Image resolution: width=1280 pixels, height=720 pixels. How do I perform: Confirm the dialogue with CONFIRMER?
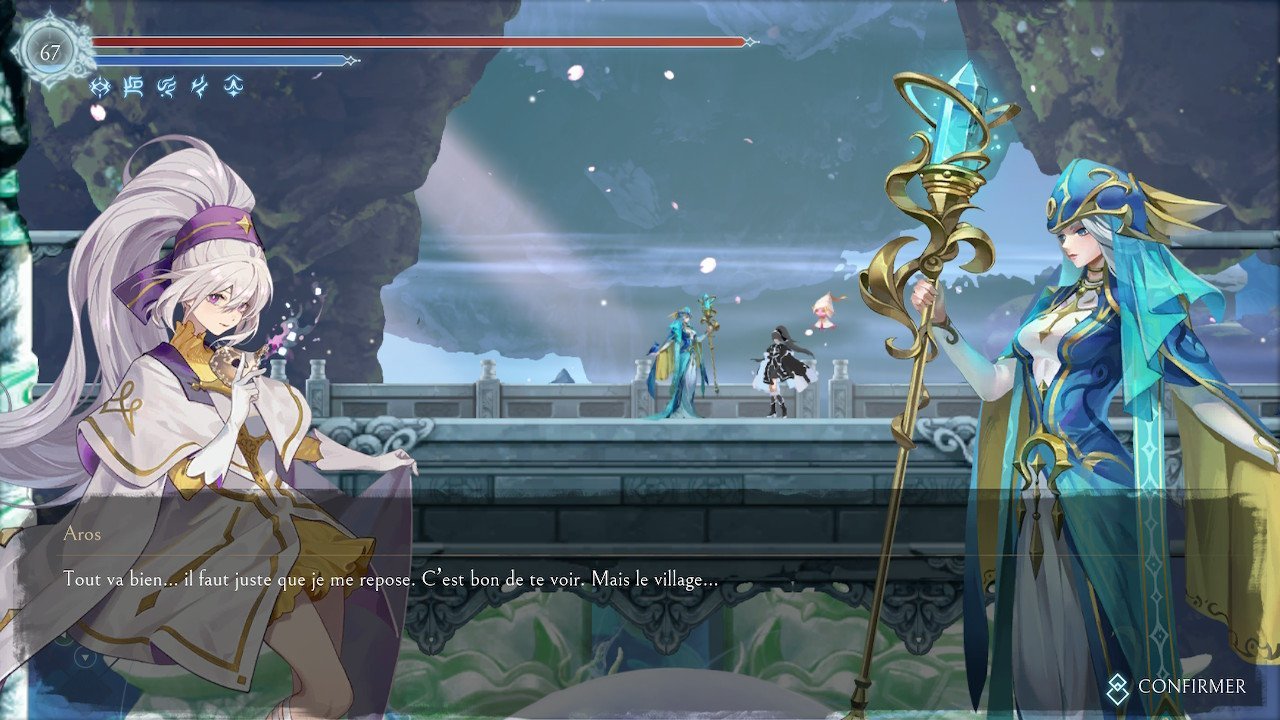click(x=1178, y=687)
